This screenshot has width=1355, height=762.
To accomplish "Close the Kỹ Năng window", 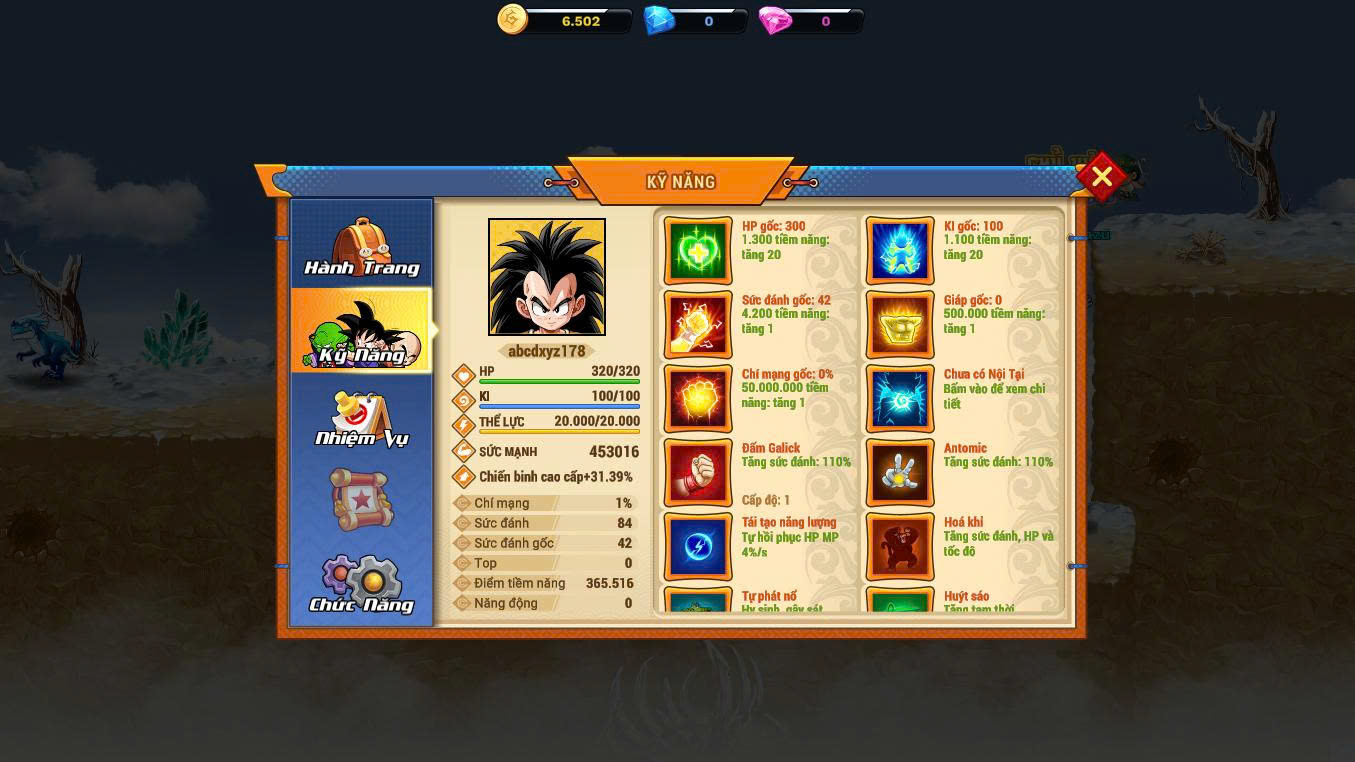I will pos(1101,177).
